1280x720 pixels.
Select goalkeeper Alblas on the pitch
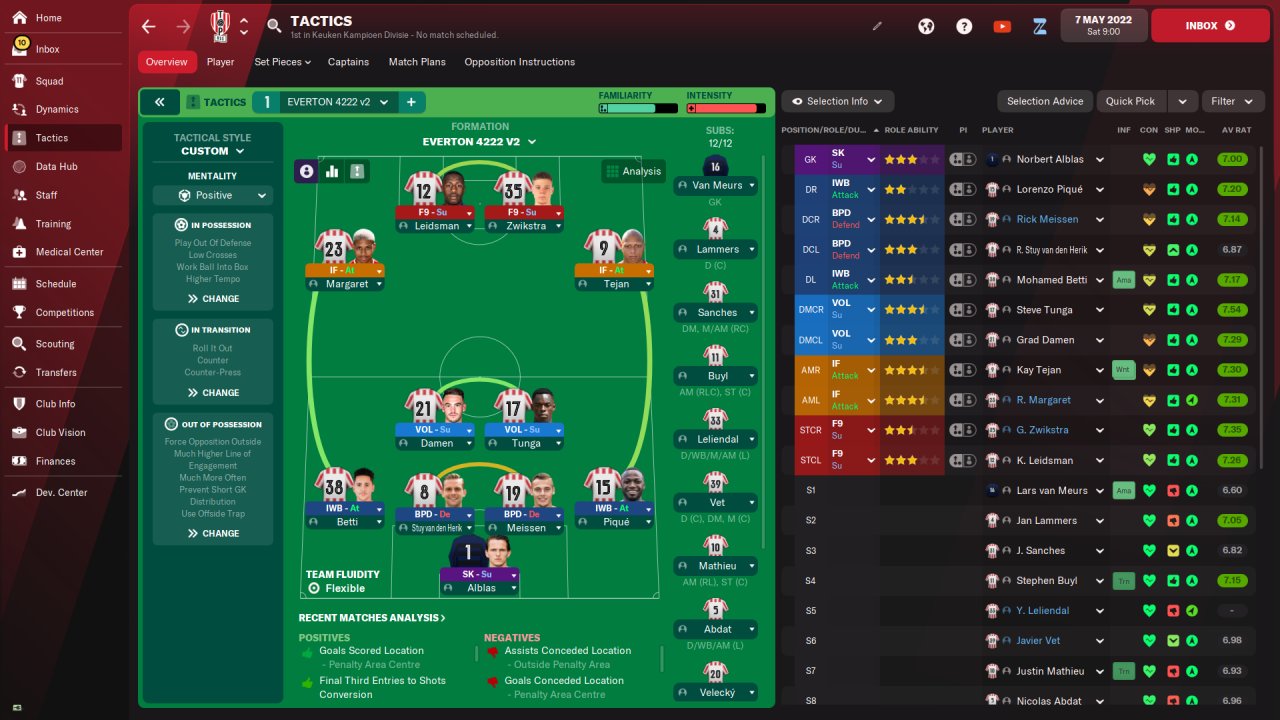481,566
